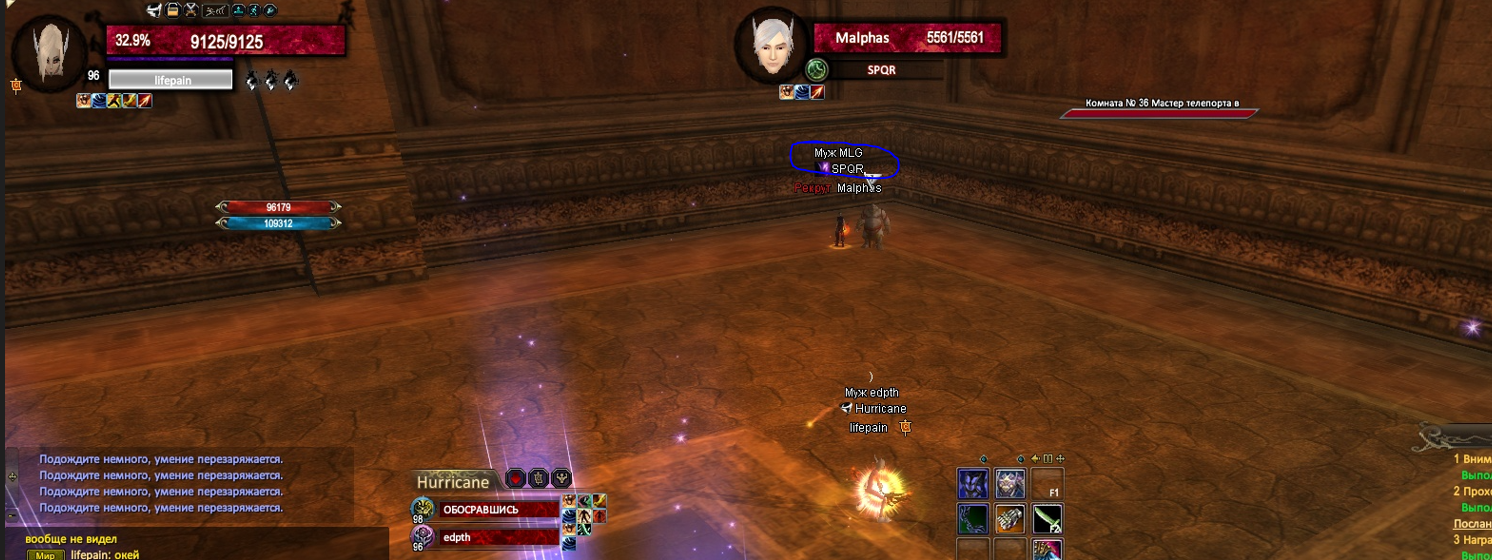This screenshot has width=1492, height=560.
Task: Activate the blue horned demon skill
Action: point(973,484)
